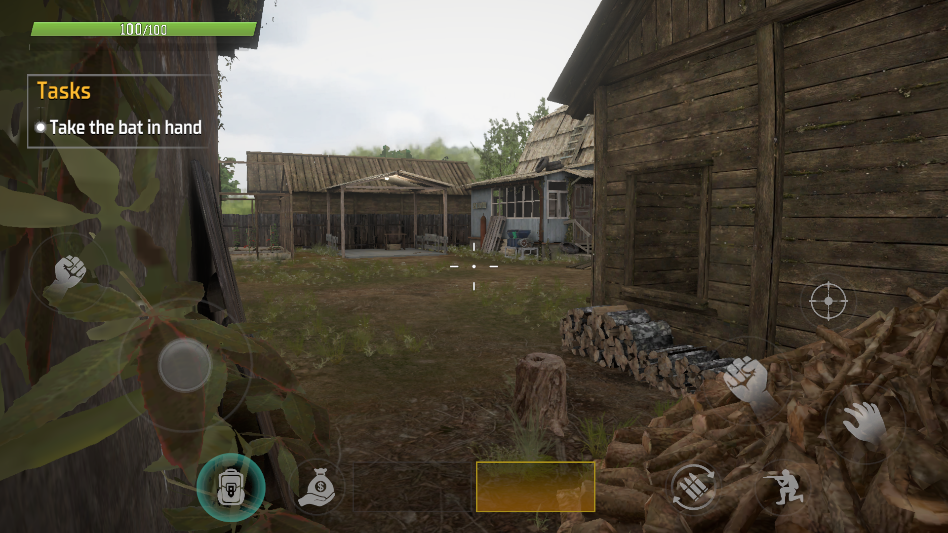Open the backpack inventory

click(x=230, y=487)
